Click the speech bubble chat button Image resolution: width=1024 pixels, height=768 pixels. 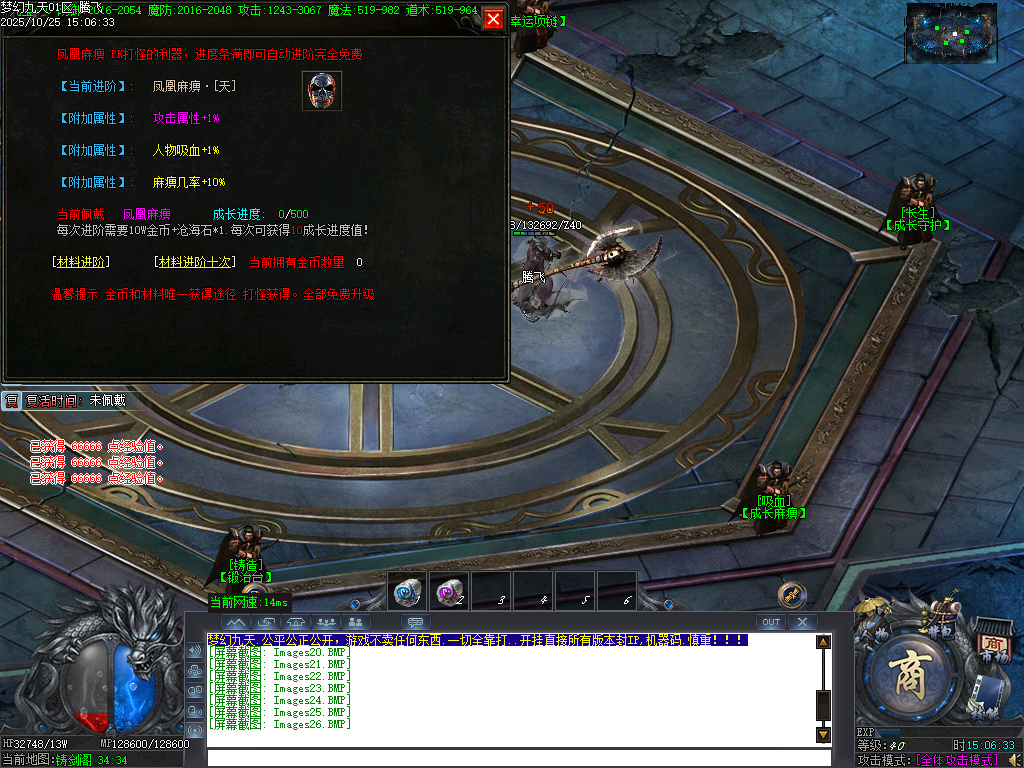pos(416,622)
